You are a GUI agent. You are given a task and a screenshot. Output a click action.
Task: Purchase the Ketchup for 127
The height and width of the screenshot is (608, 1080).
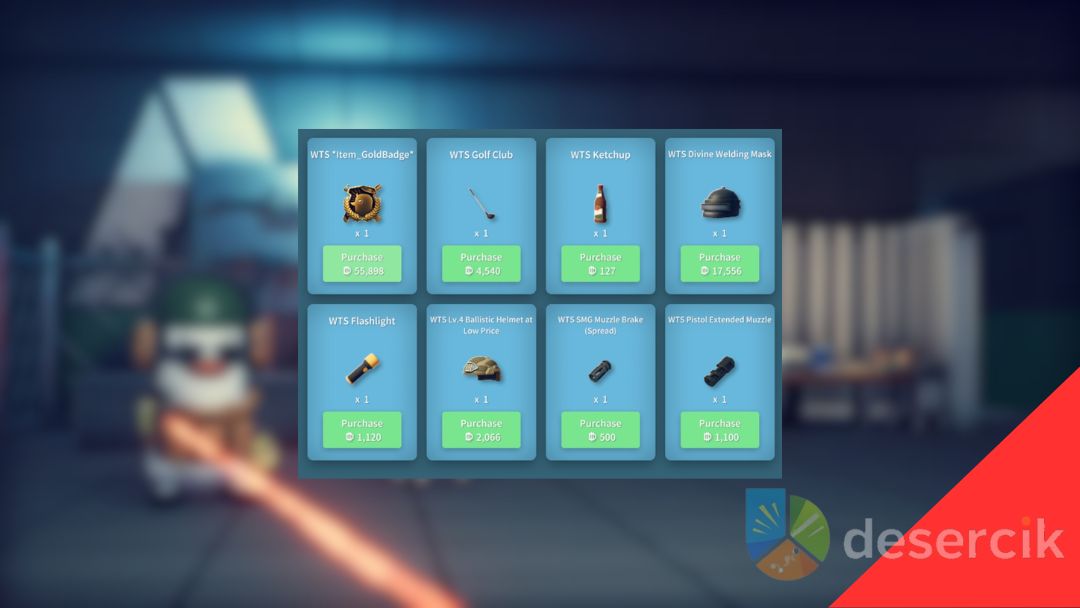600,264
